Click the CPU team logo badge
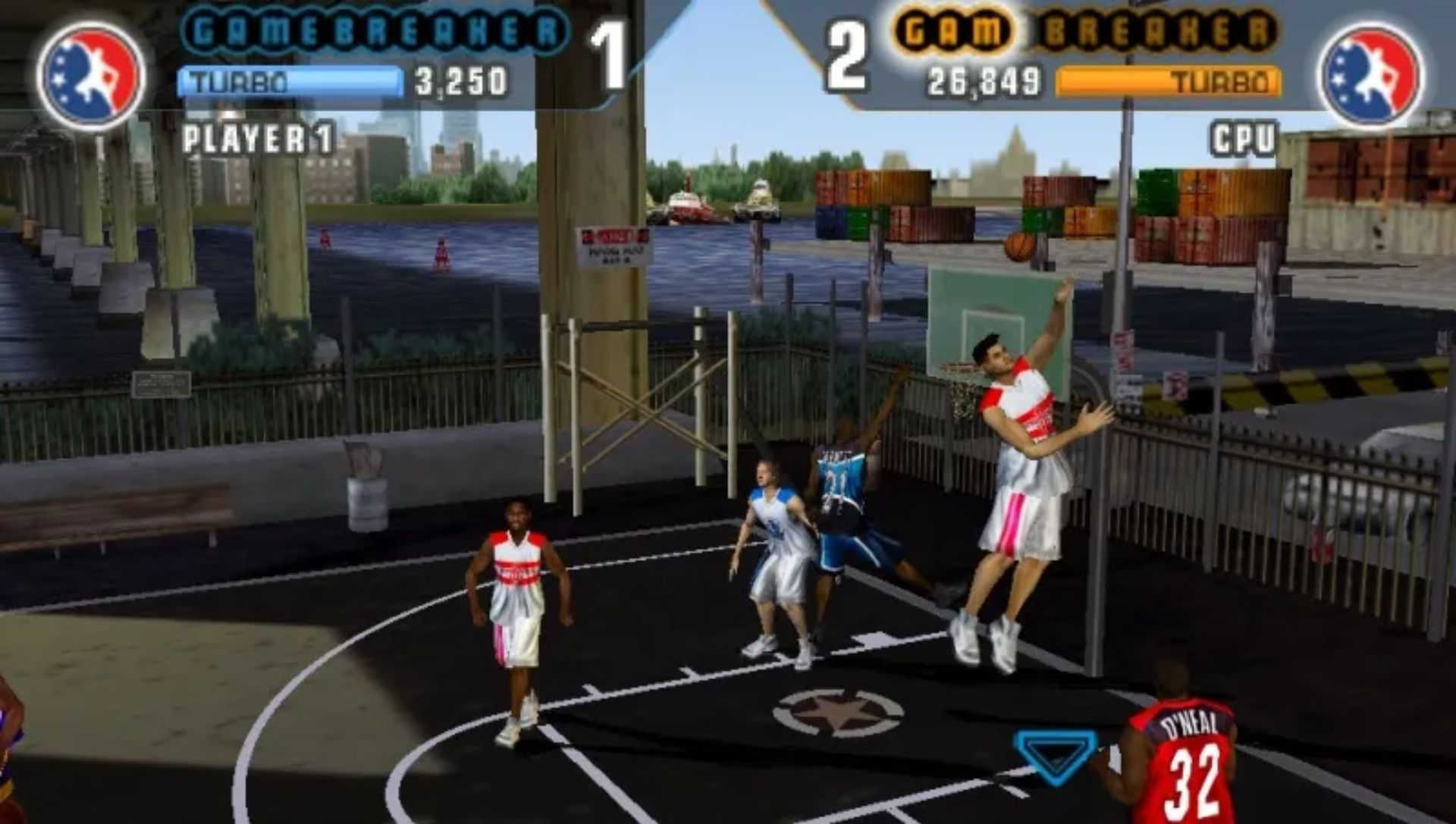 (x=1370, y=75)
